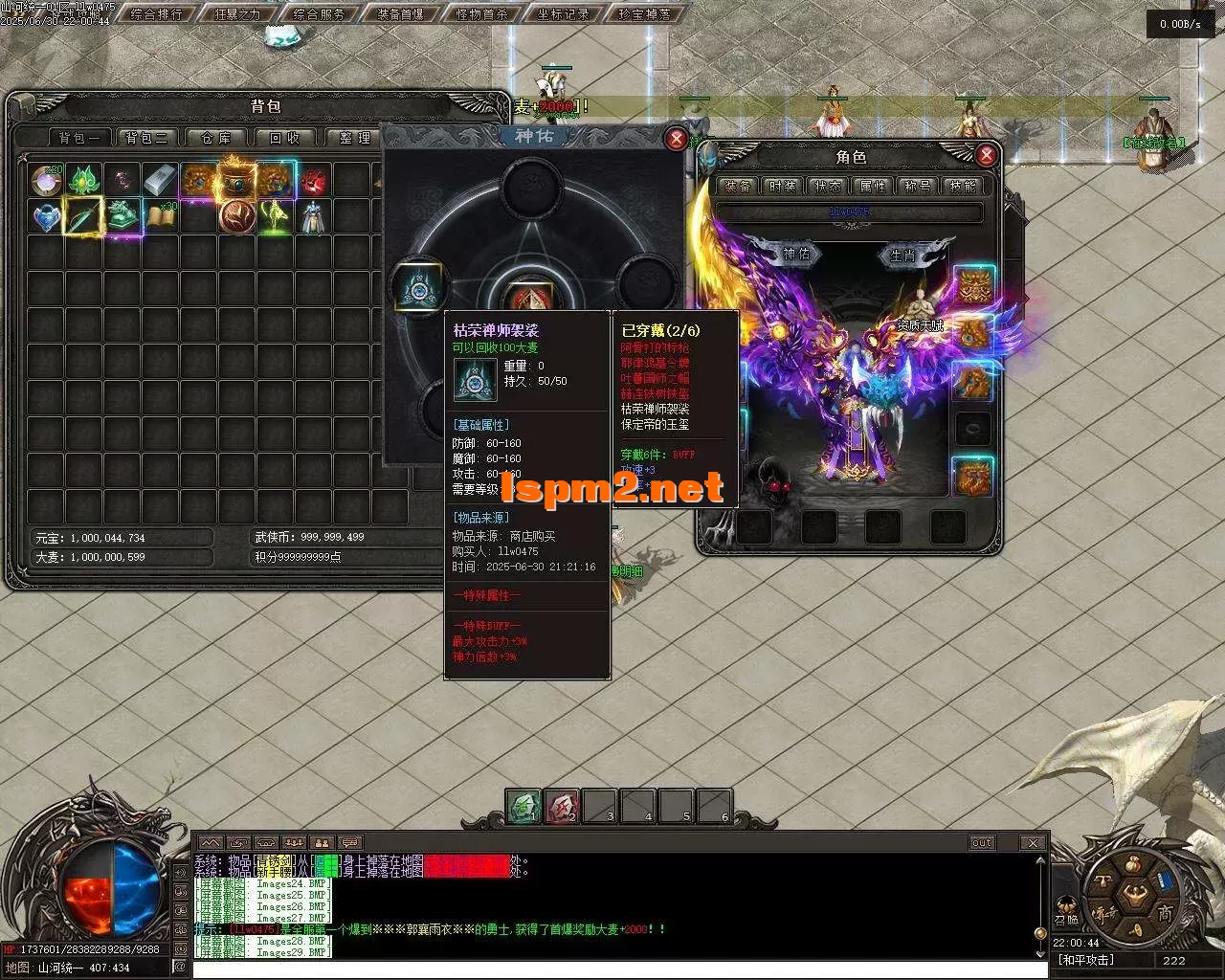Viewport: 1225px width, 980px height.
Task: Click the chat text input field
Action: (x=612, y=969)
